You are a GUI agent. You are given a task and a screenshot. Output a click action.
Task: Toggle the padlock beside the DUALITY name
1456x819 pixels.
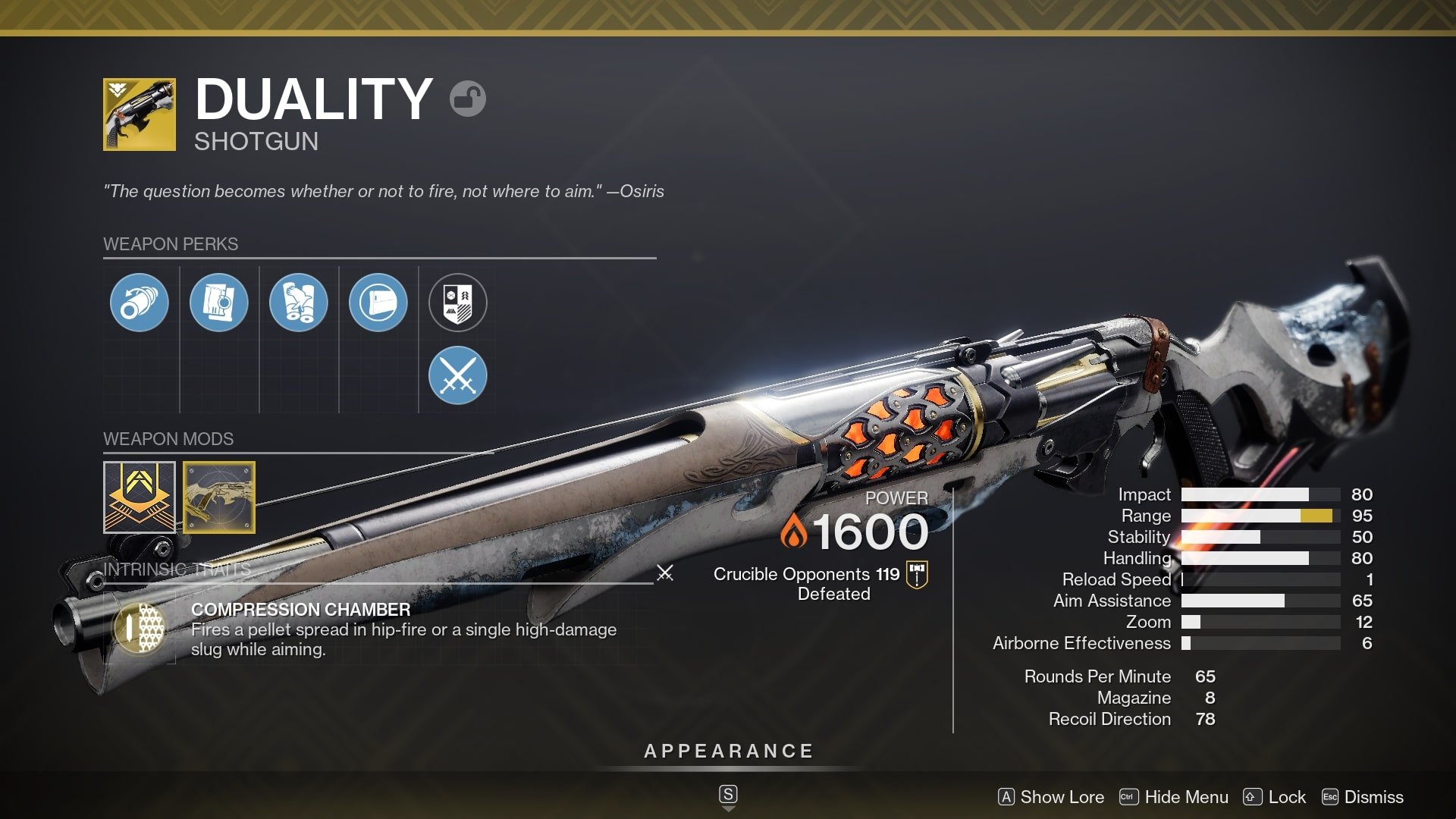[470, 99]
